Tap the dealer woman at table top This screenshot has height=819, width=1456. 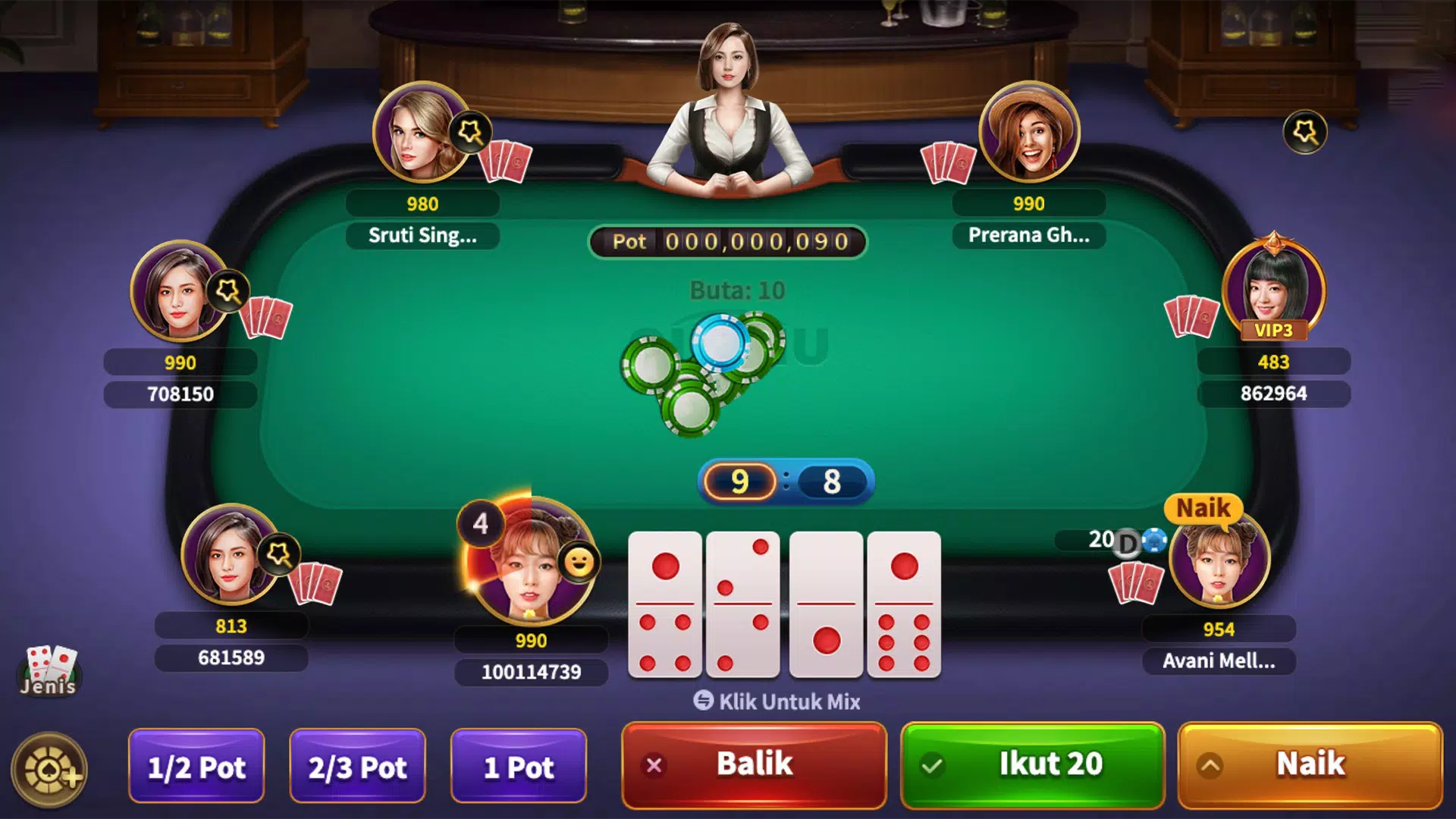pos(730,106)
